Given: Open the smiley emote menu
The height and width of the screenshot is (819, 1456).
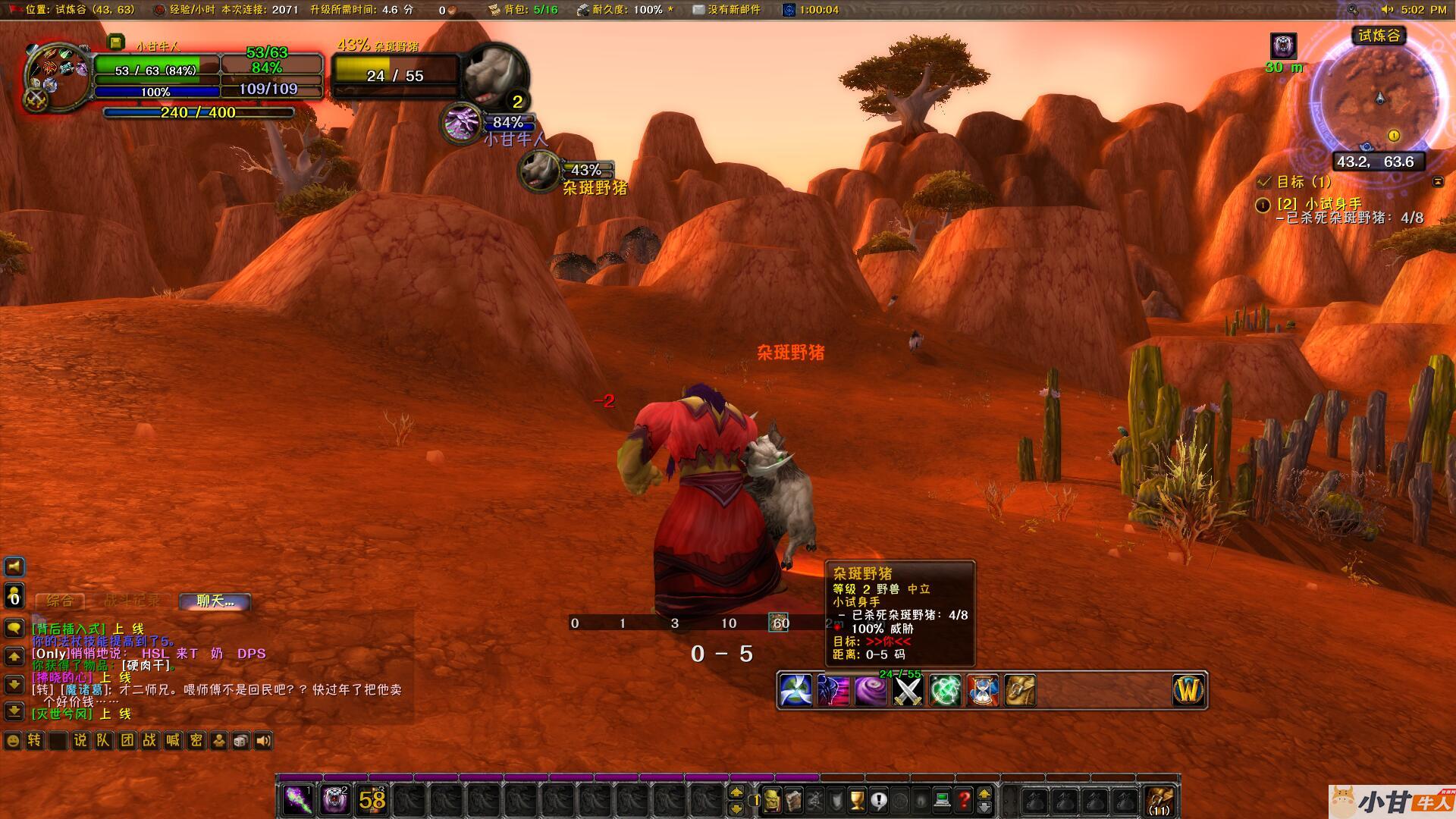Looking at the screenshot, I should tap(13, 741).
